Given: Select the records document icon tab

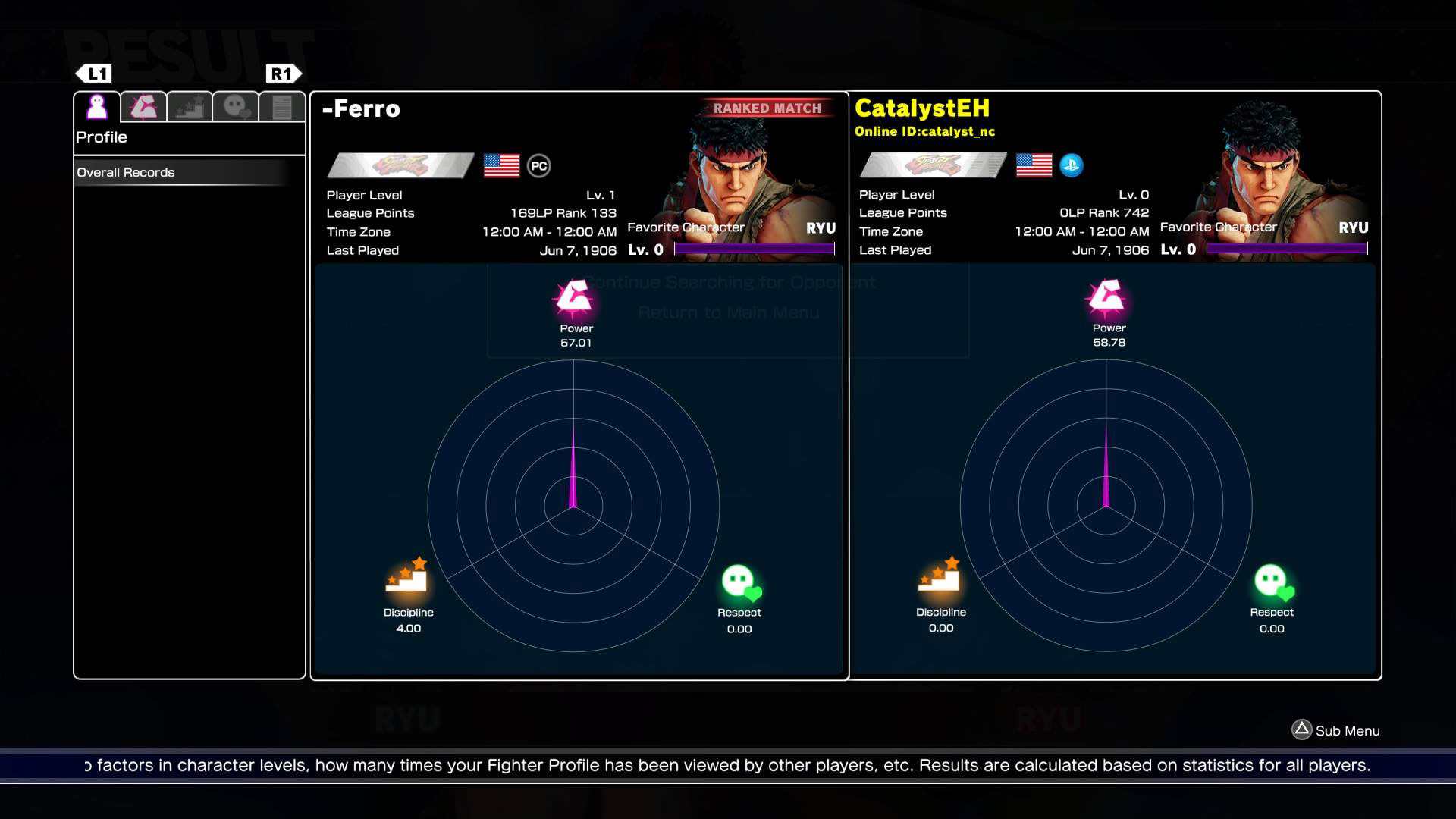Looking at the screenshot, I should pyautogui.click(x=281, y=105).
